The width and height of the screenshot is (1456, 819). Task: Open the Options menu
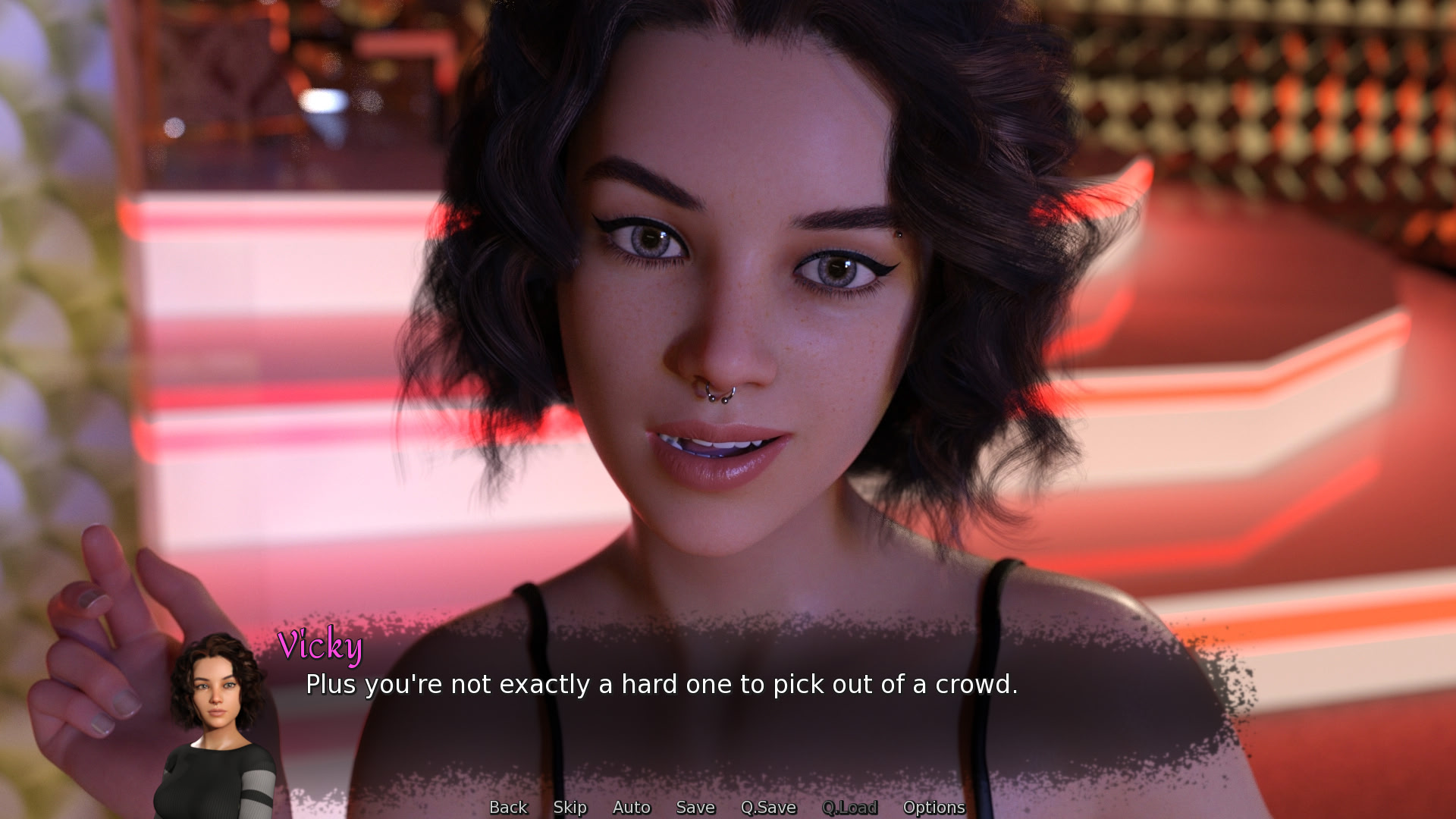(x=934, y=808)
